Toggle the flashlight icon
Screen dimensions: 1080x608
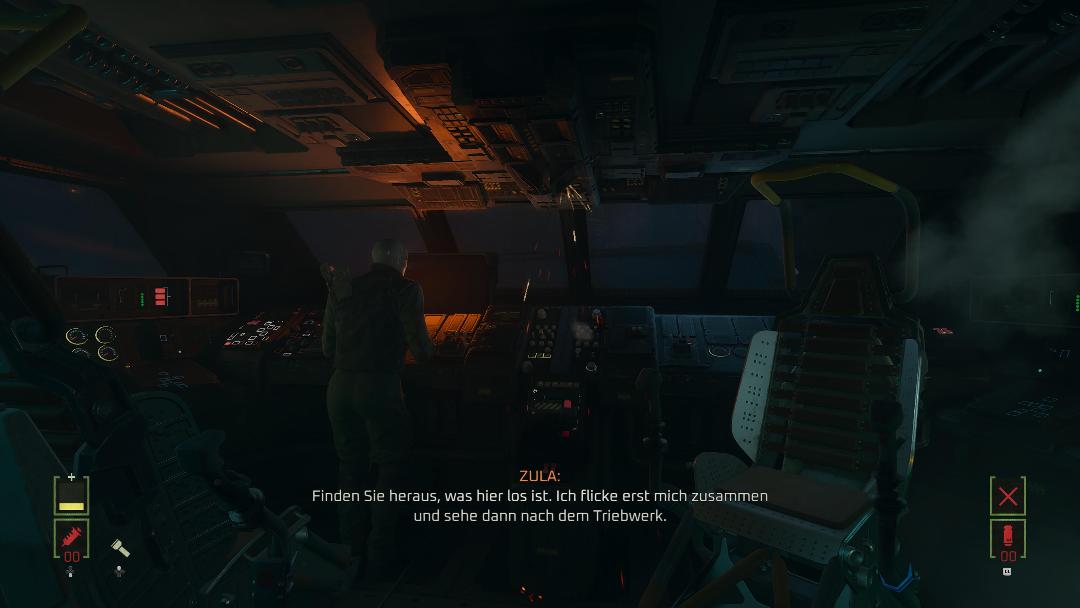click(x=119, y=548)
